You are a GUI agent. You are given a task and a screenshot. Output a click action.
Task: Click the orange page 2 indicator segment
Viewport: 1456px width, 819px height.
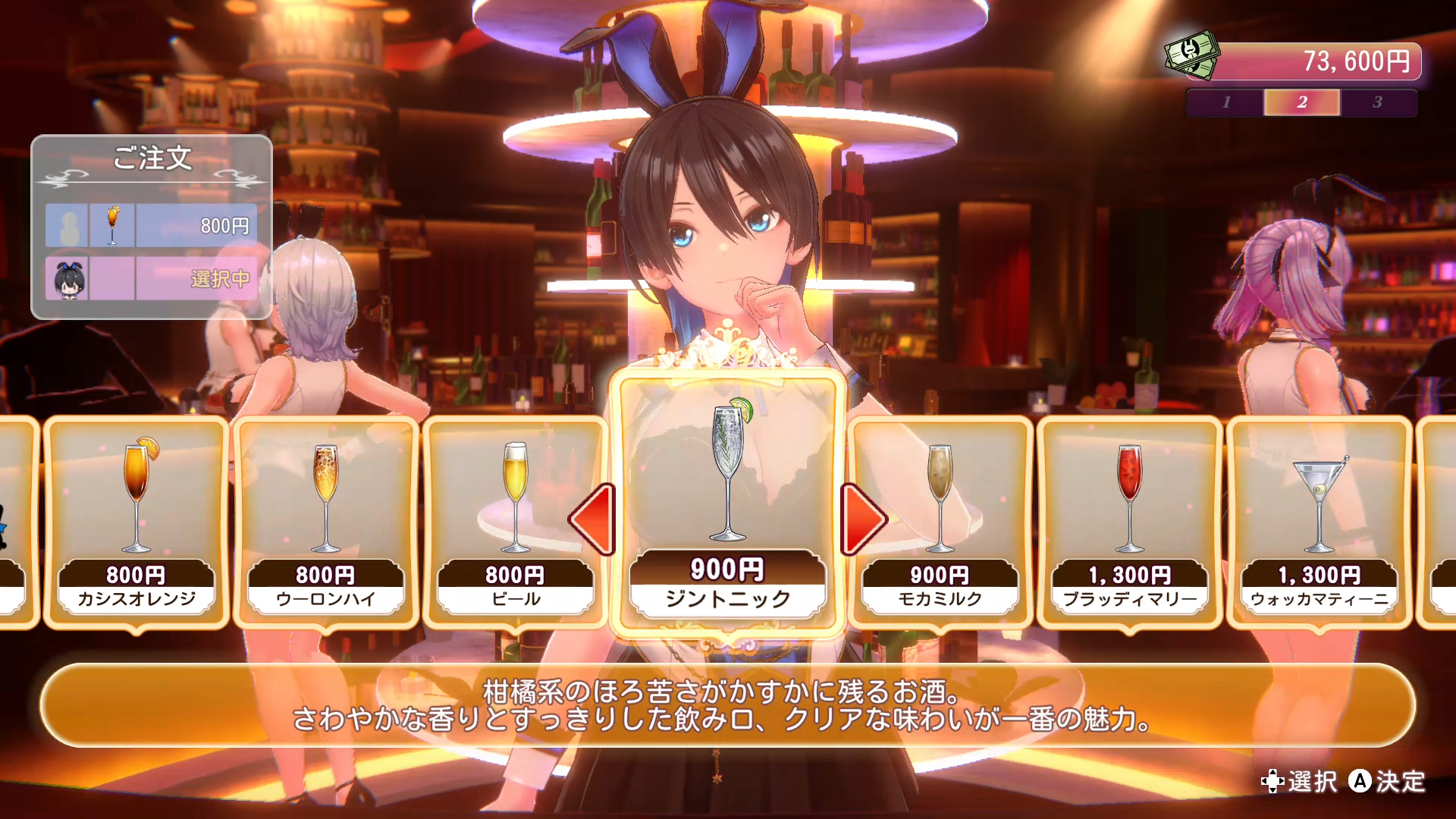coord(1301,102)
